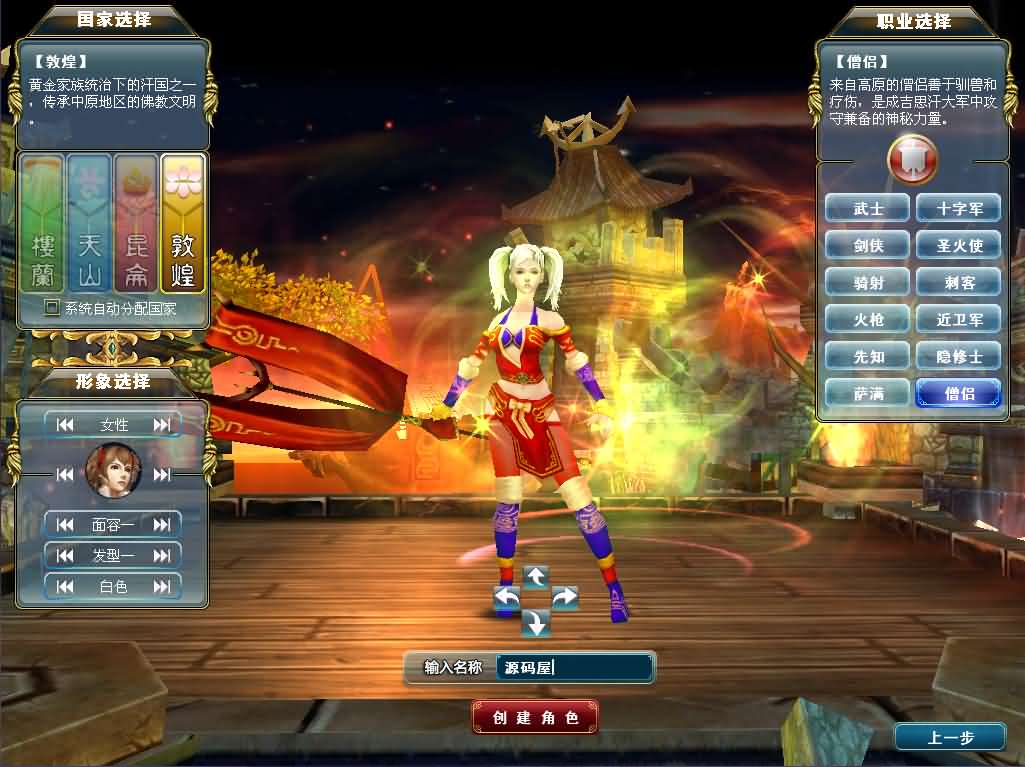Choose the 圣火使 class
The width and height of the screenshot is (1025, 767).
click(x=958, y=245)
